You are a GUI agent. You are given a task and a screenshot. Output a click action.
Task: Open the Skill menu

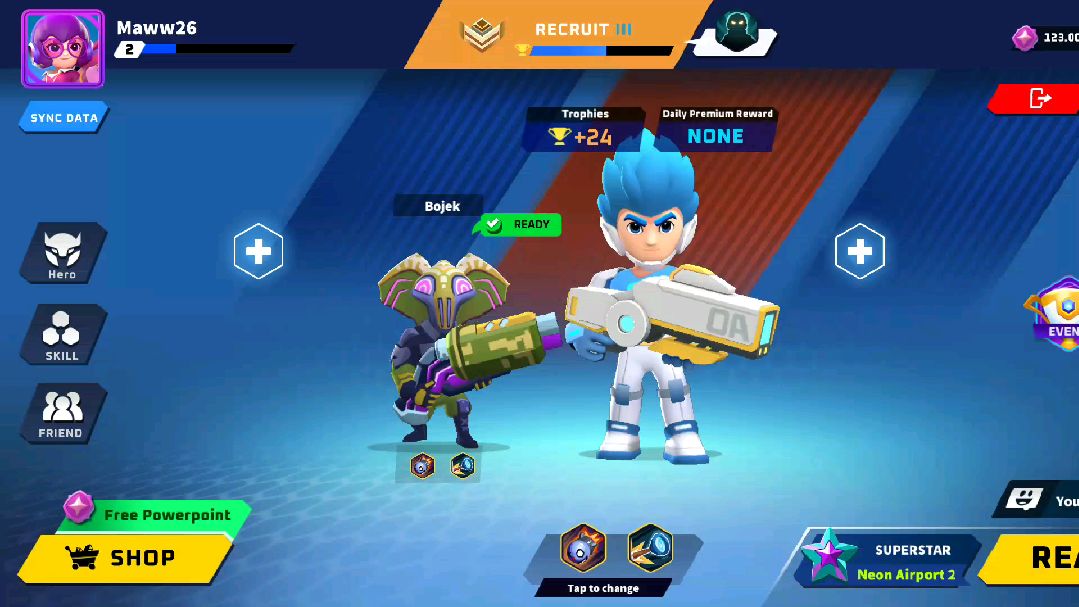[62, 334]
